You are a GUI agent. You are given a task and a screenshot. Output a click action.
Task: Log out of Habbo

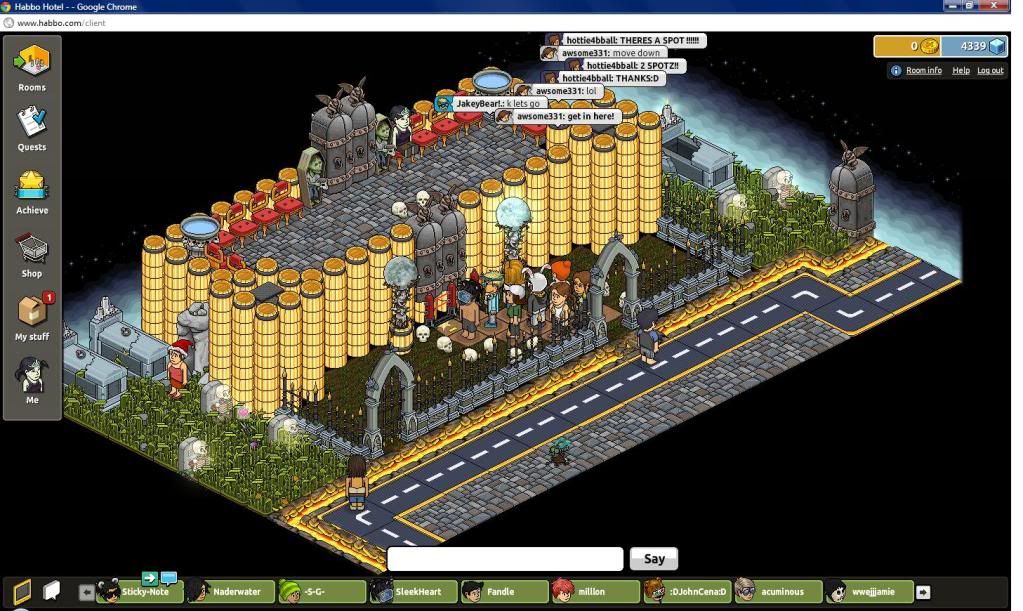click(990, 71)
